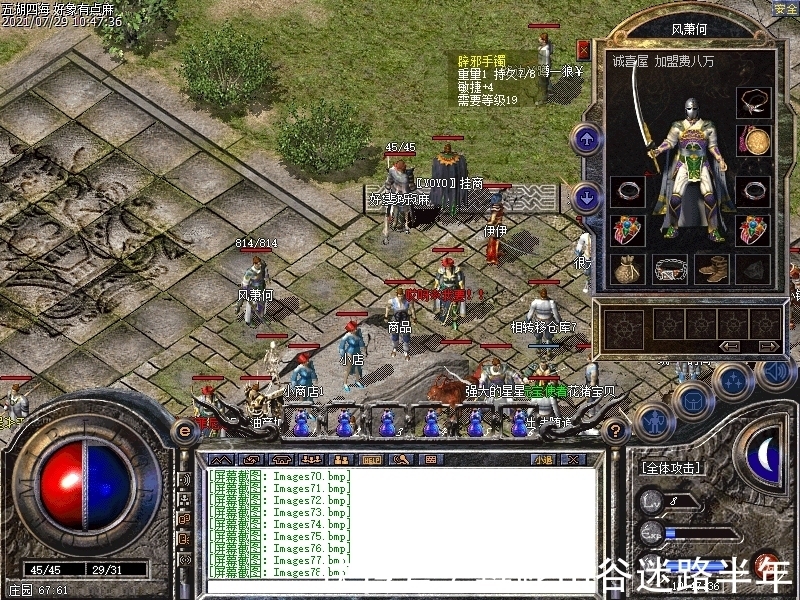Select the gold medal slot
Image resolution: width=800 pixels, height=600 pixels.
754,140
